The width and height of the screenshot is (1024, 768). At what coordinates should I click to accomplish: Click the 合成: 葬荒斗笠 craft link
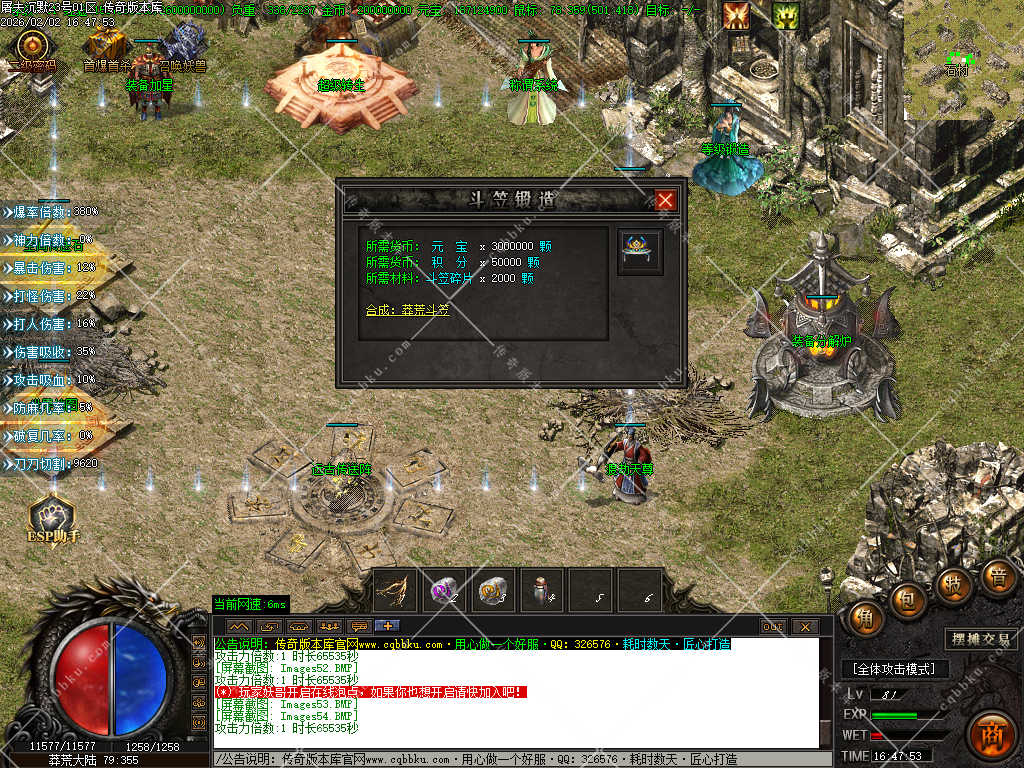click(x=408, y=310)
